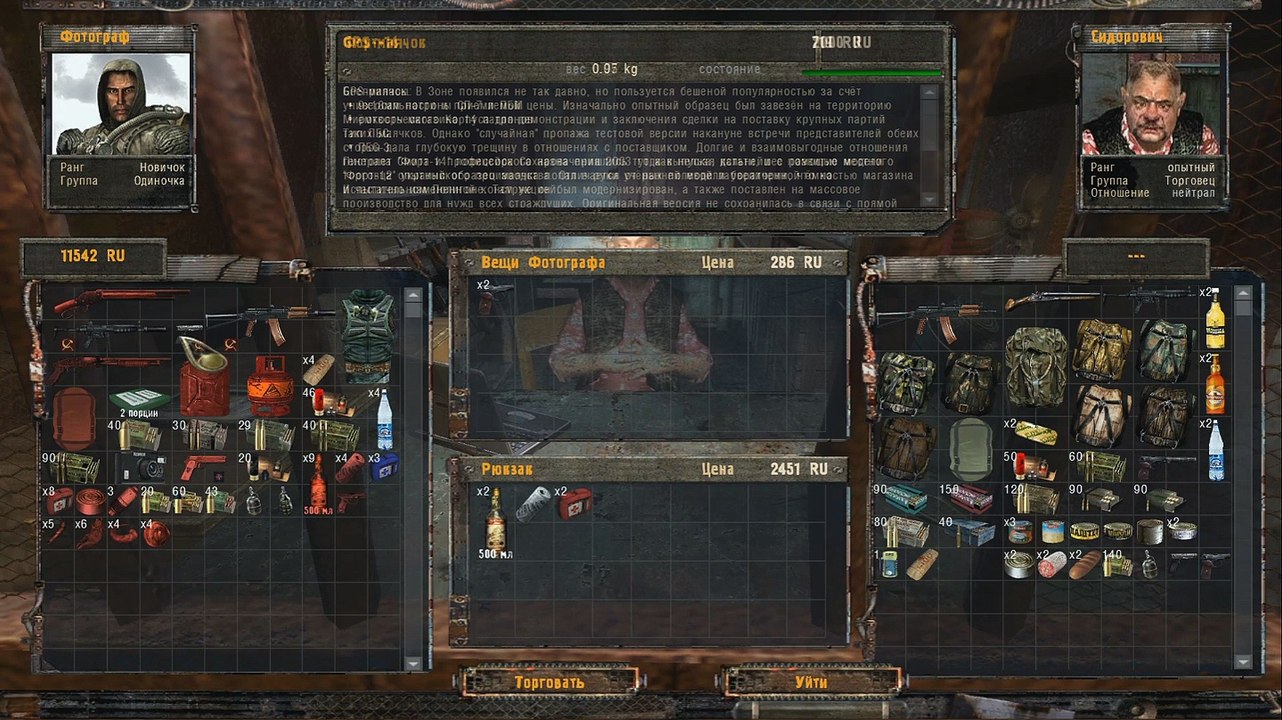The width and height of the screenshot is (1282, 720).
Task: Leave the trade with the Уйти button
Action: [x=811, y=682]
